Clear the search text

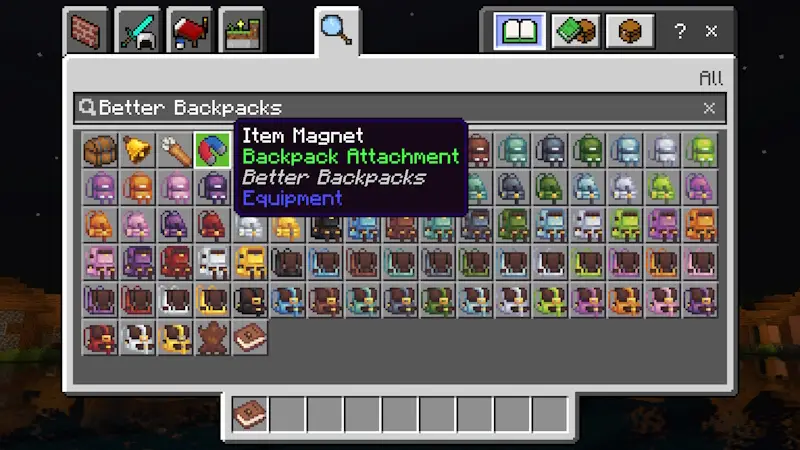pos(709,108)
